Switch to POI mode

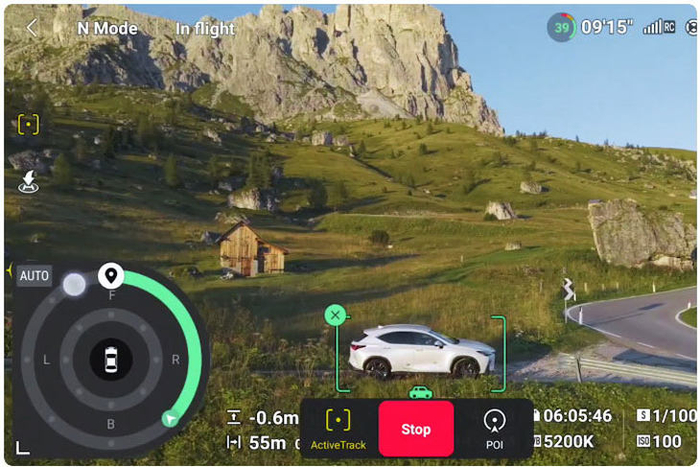(494, 429)
